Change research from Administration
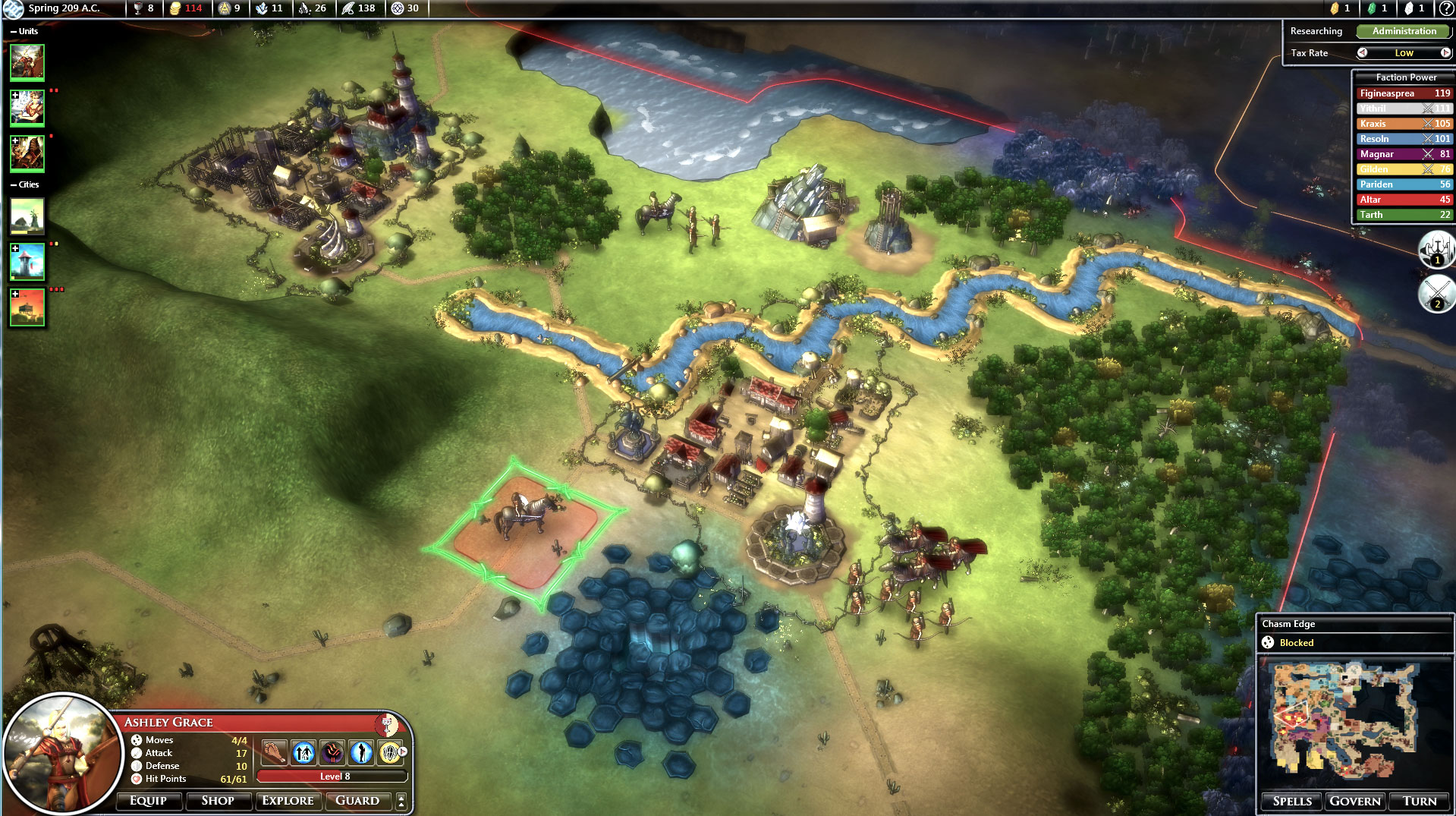The height and width of the screenshot is (816, 1456). [1404, 31]
